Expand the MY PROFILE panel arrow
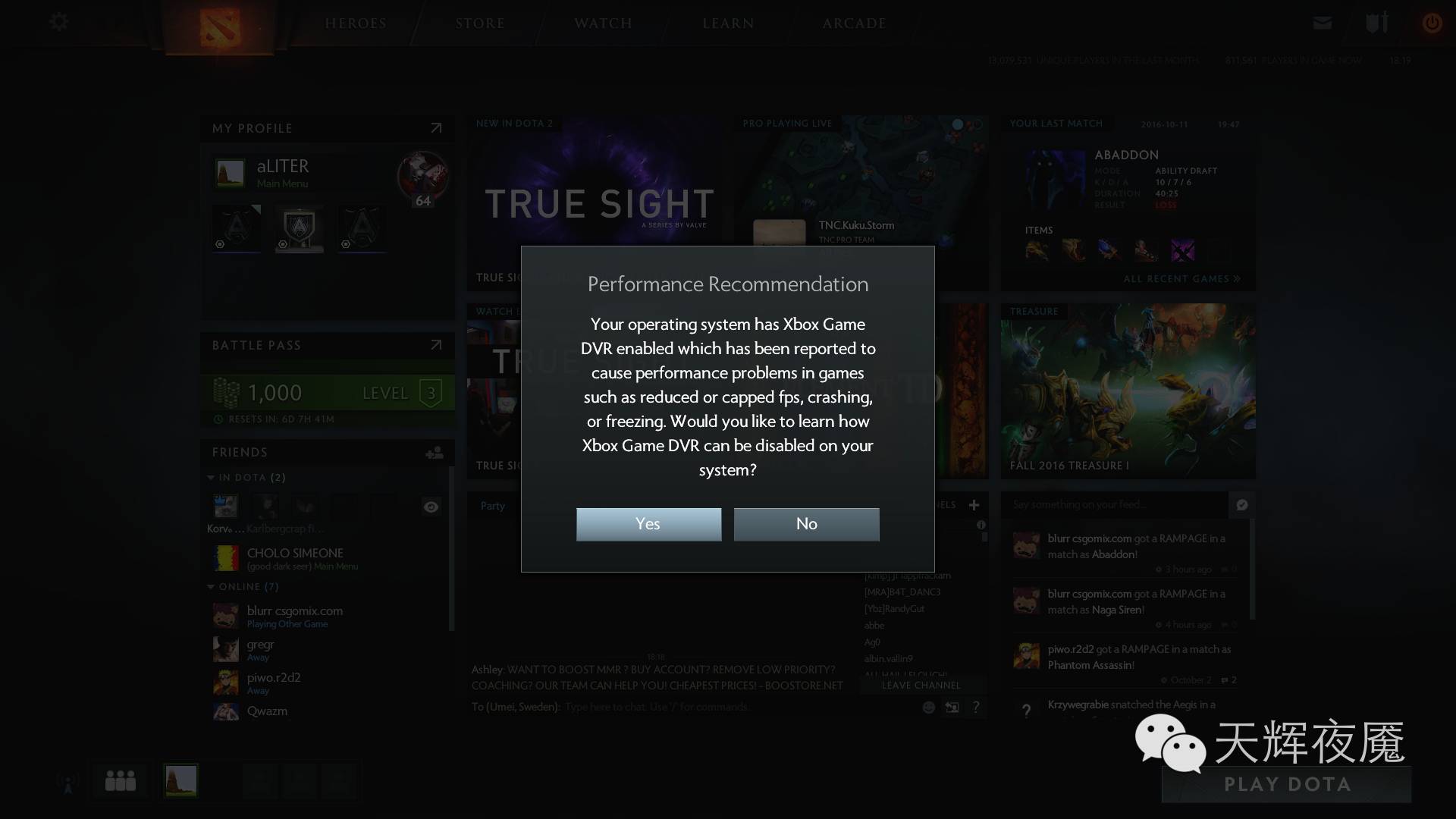Screen dimensions: 1456x819 click(x=436, y=127)
